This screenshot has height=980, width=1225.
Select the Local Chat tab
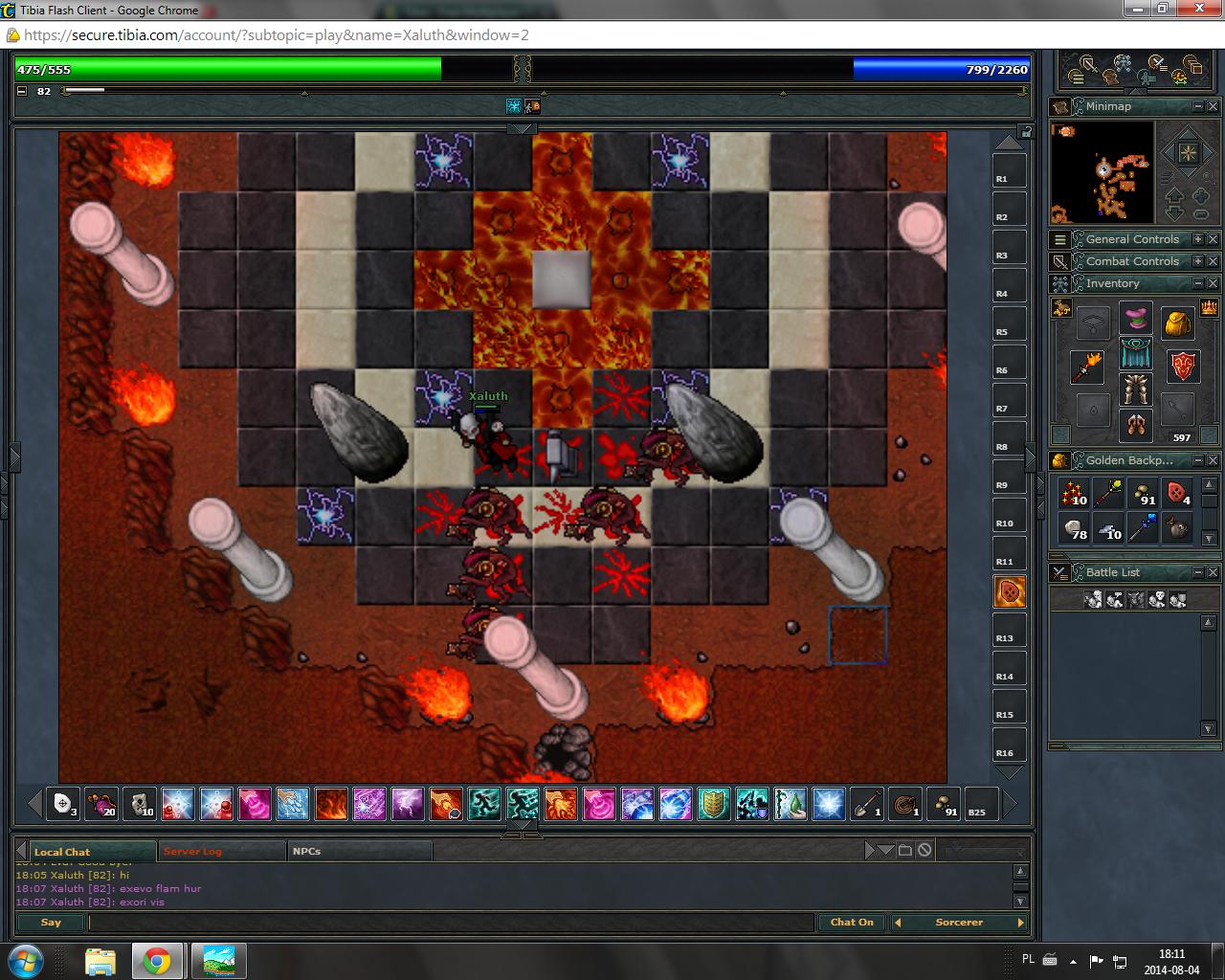[62, 852]
